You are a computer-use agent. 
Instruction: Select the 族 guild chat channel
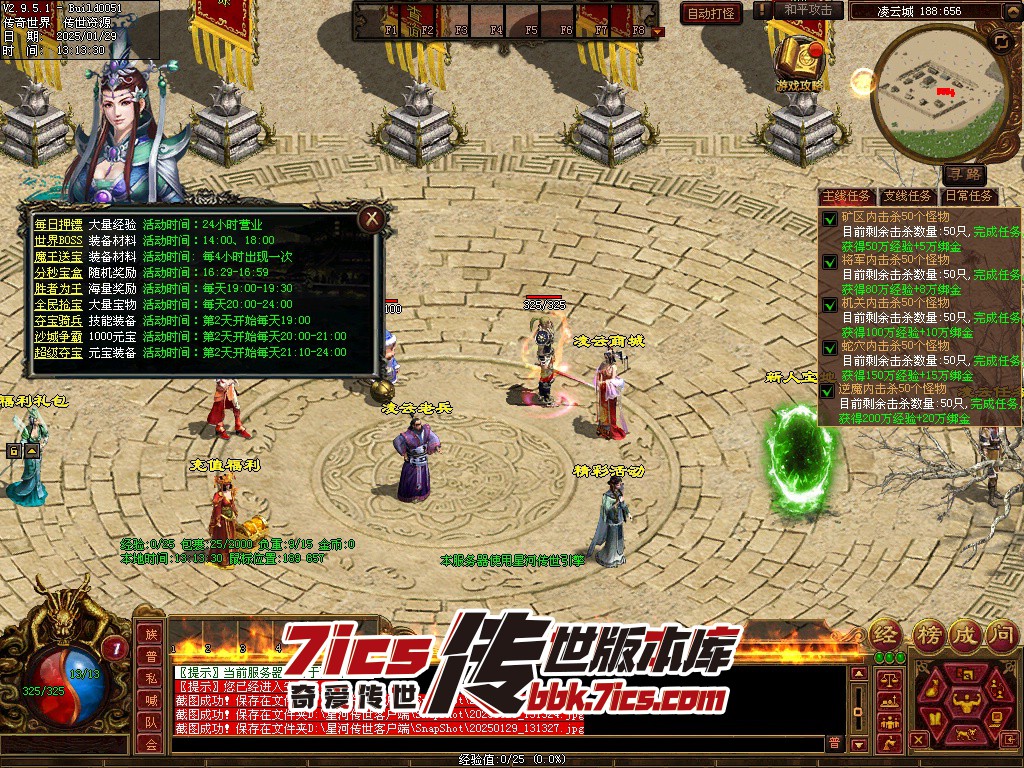click(x=150, y=634)
